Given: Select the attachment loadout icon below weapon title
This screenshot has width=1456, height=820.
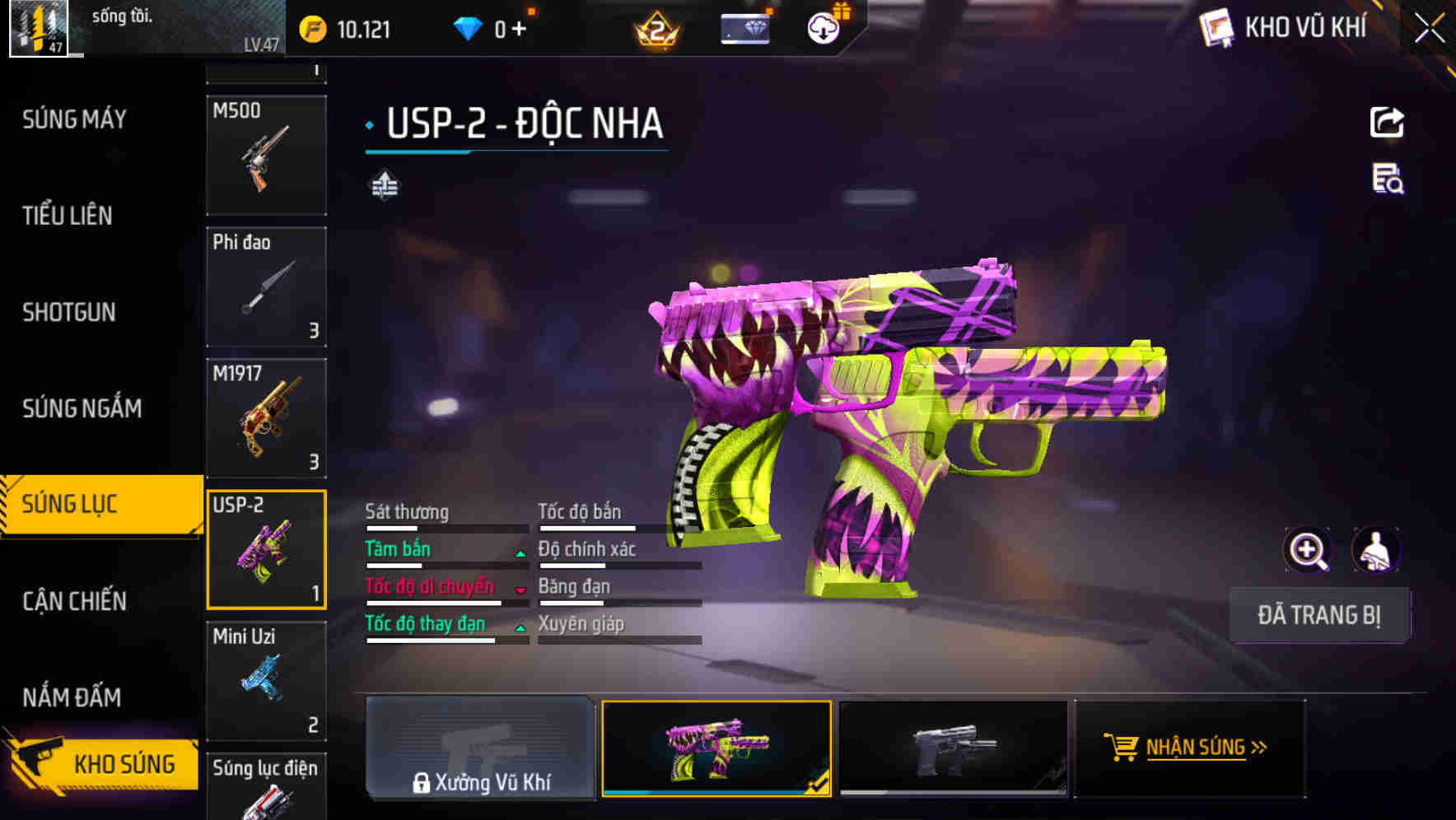Looking at the screenshot, I should point(385,185).
